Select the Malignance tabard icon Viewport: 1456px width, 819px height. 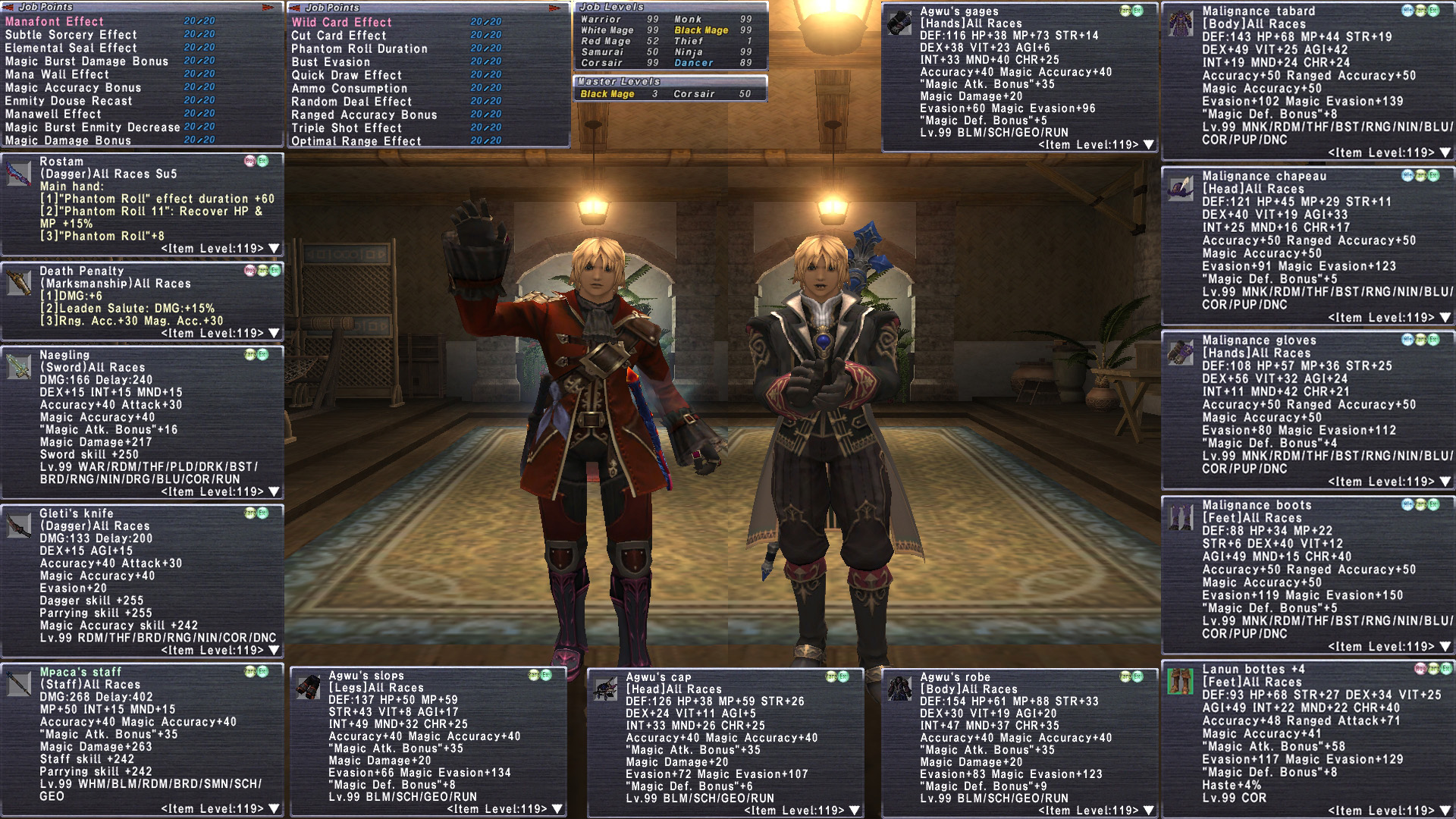[x=1181, y=24]
